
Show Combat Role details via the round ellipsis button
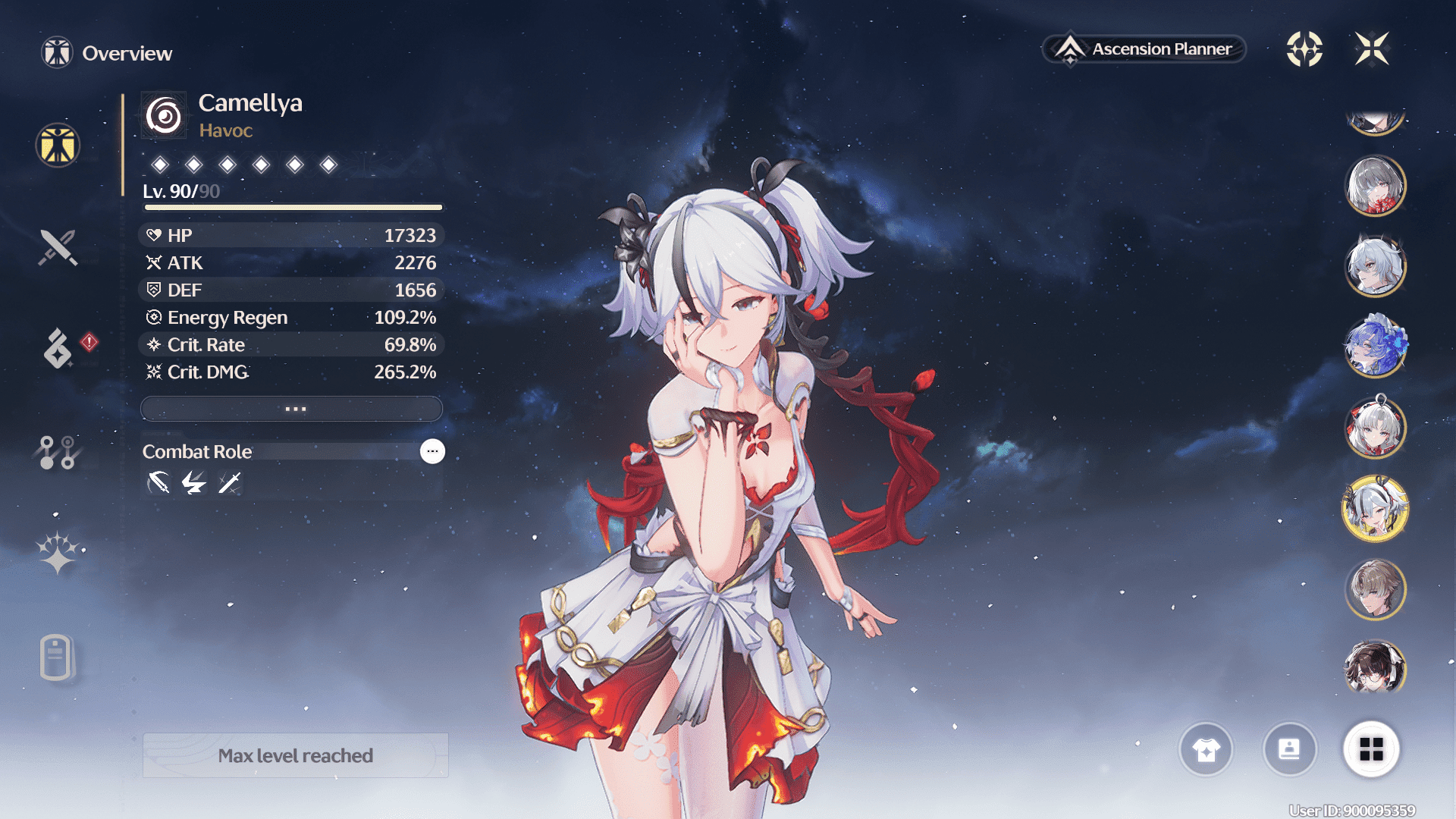(x=432, y=451)
